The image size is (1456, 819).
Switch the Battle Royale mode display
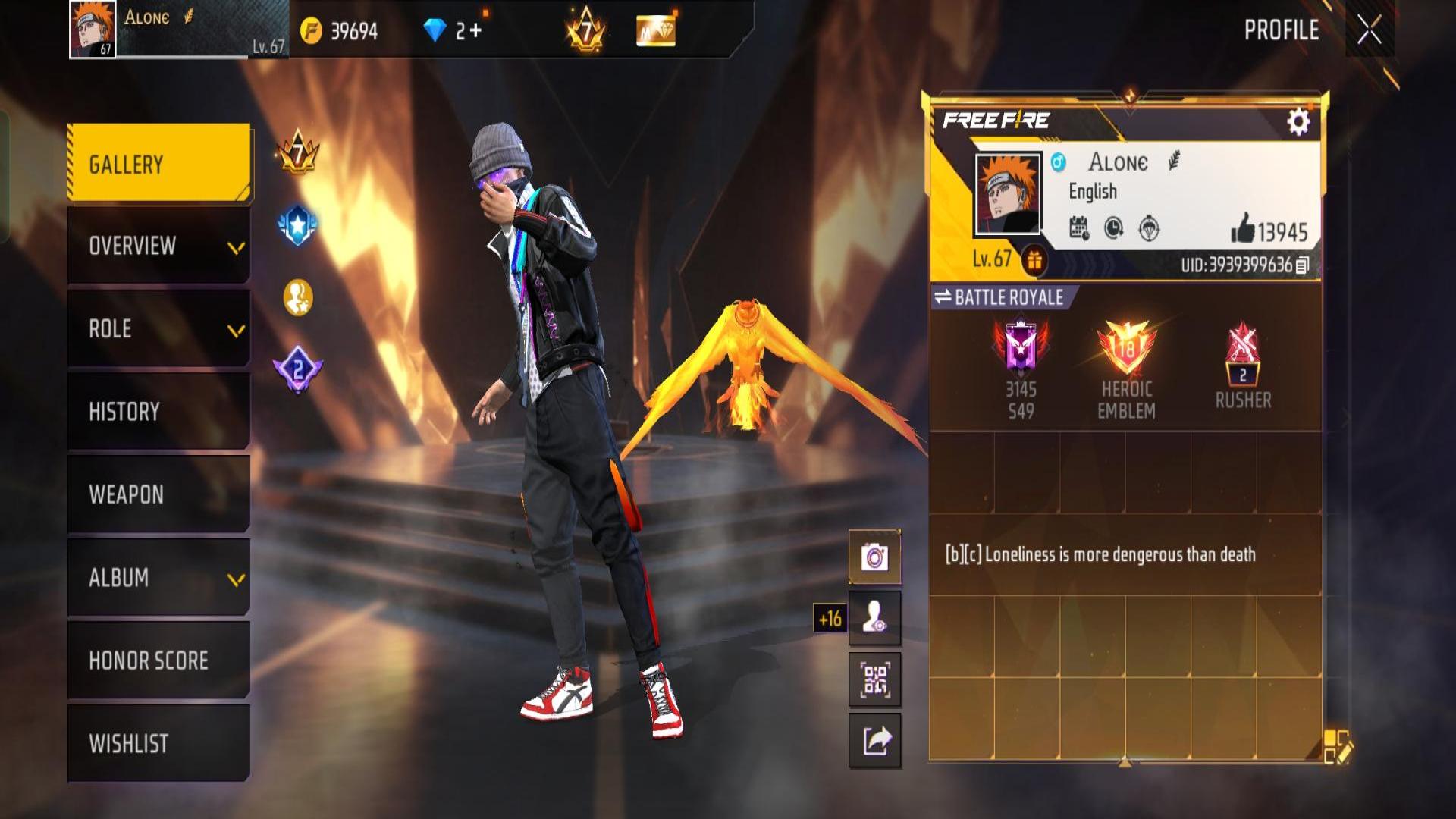pos(943,297)
